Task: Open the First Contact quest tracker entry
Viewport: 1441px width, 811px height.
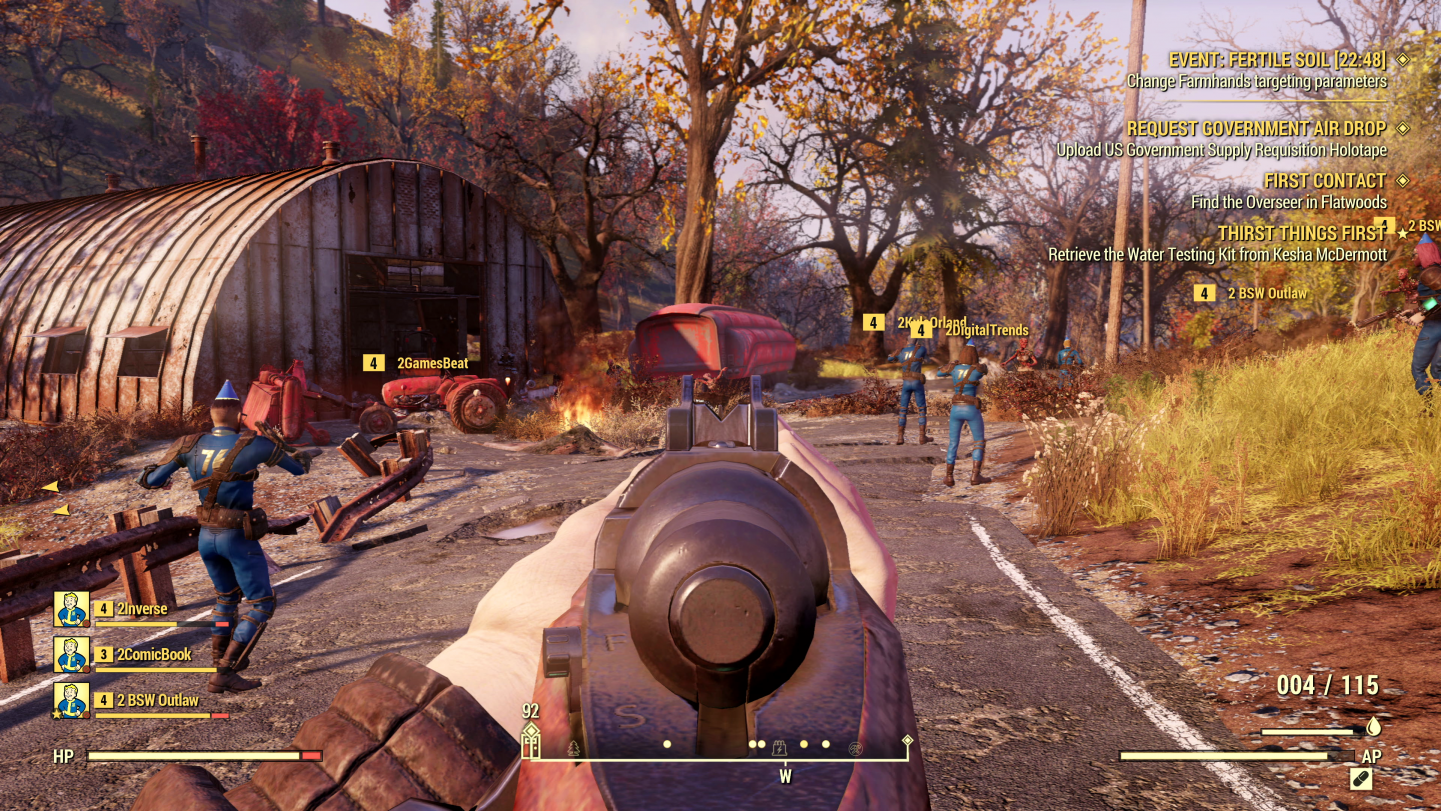Action: click(x=1324, y=181)
